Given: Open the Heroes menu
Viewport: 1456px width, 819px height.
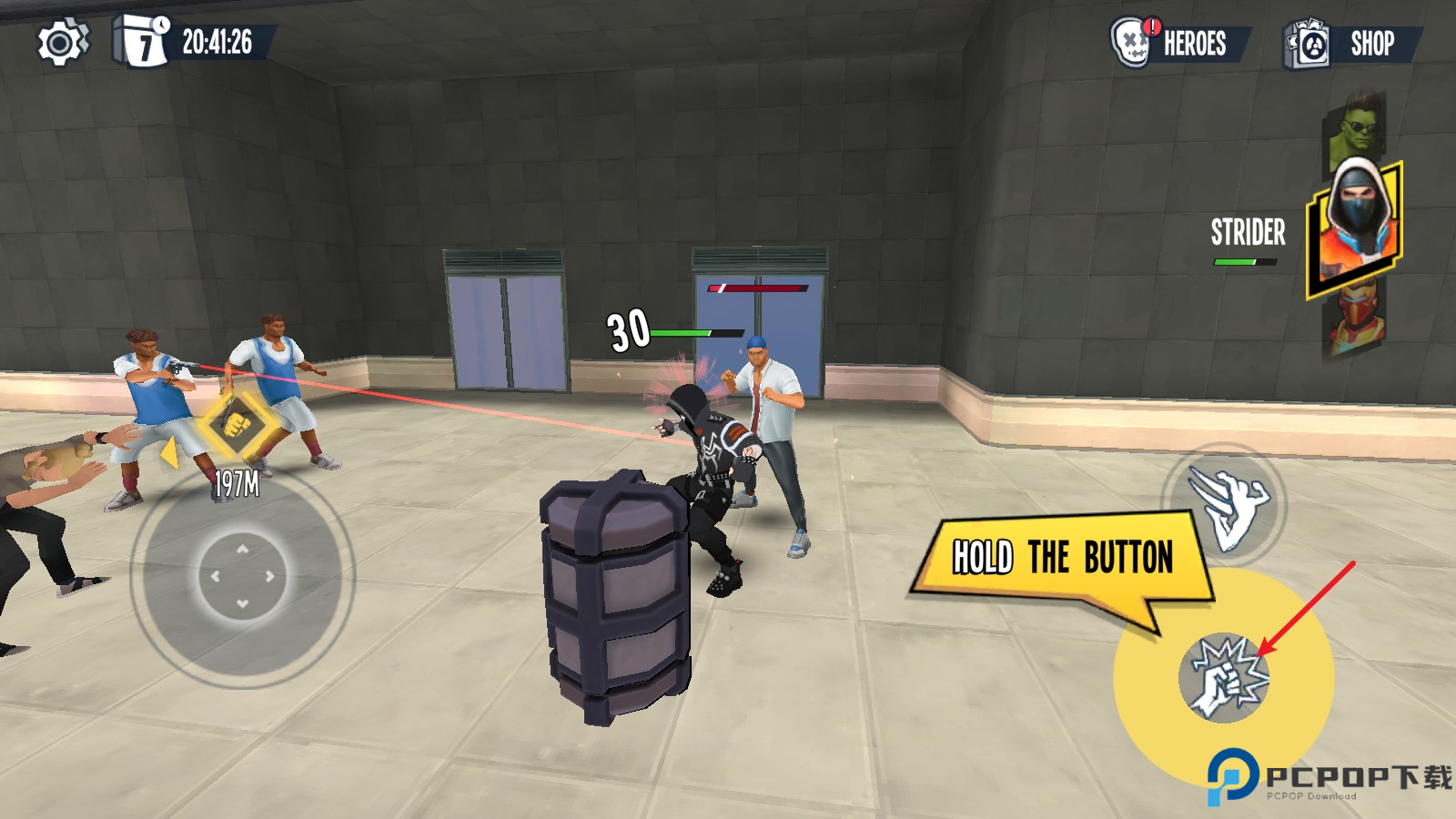Looking at the screenshot, I should [1180, 43].
